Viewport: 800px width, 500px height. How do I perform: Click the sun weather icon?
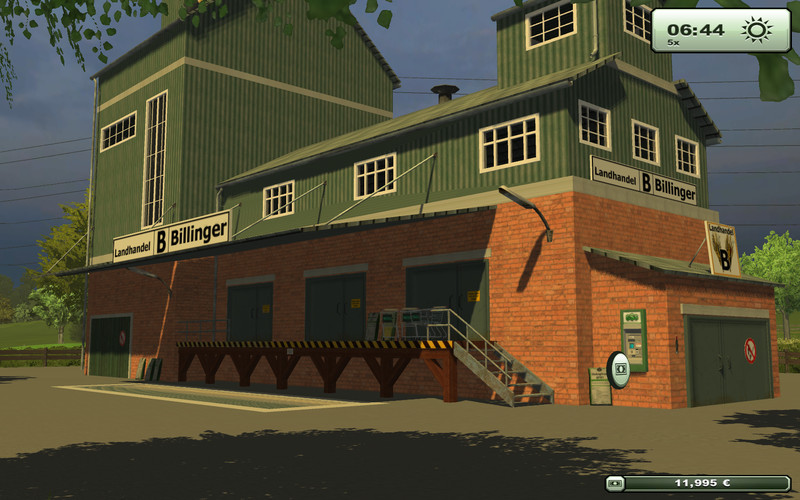point(757,30)
